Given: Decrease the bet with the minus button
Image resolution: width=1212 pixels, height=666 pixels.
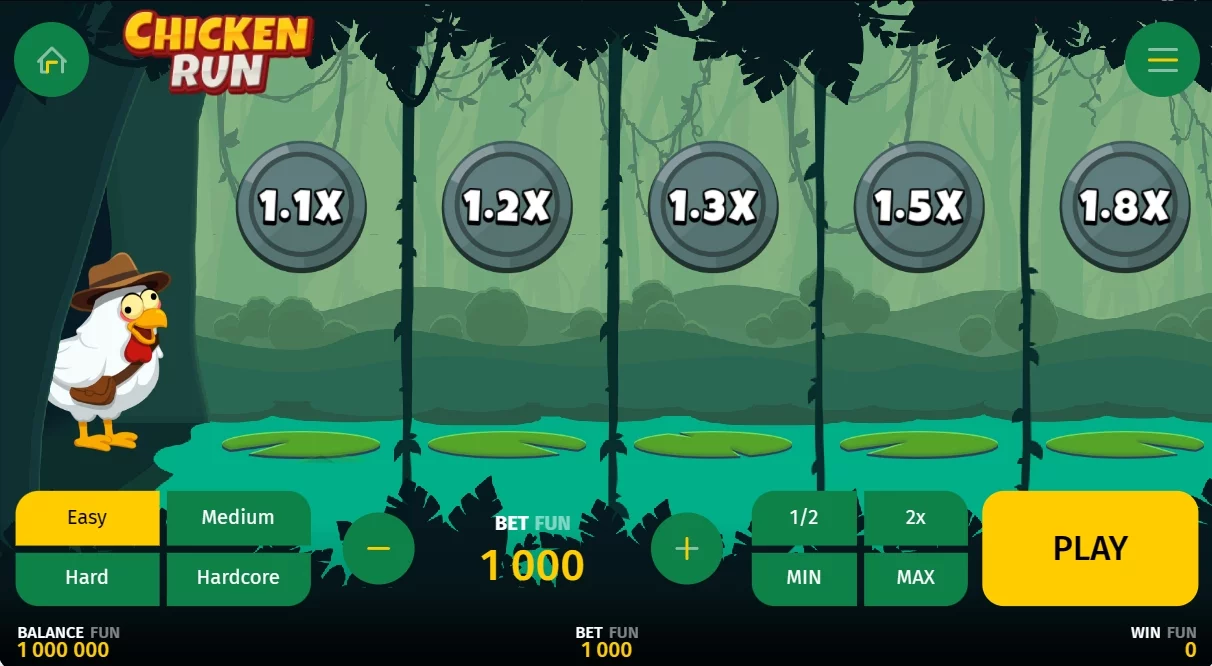Looking at the screenshot, I should (378, 548).
